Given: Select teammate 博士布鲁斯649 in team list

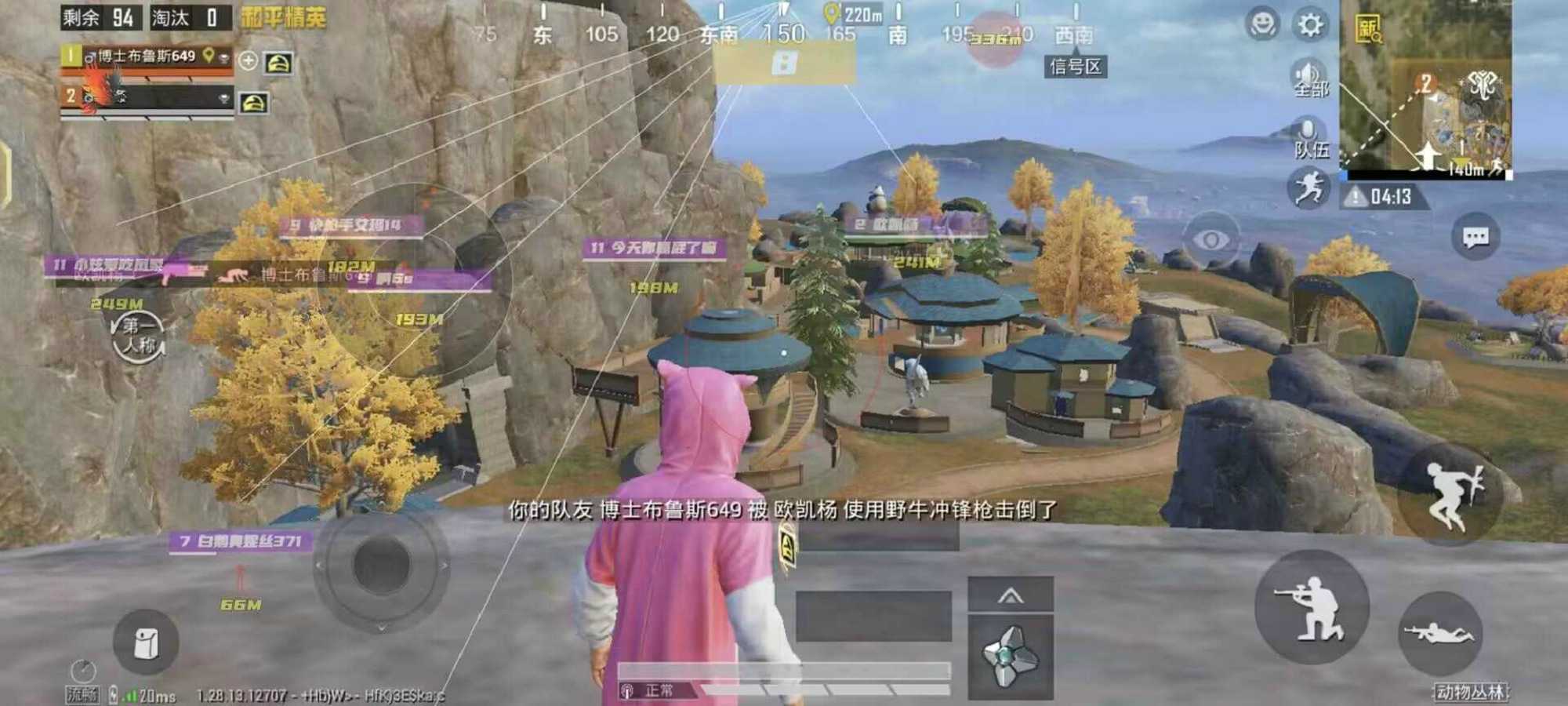Looking at the screenshot, I should tap(147, 57).
